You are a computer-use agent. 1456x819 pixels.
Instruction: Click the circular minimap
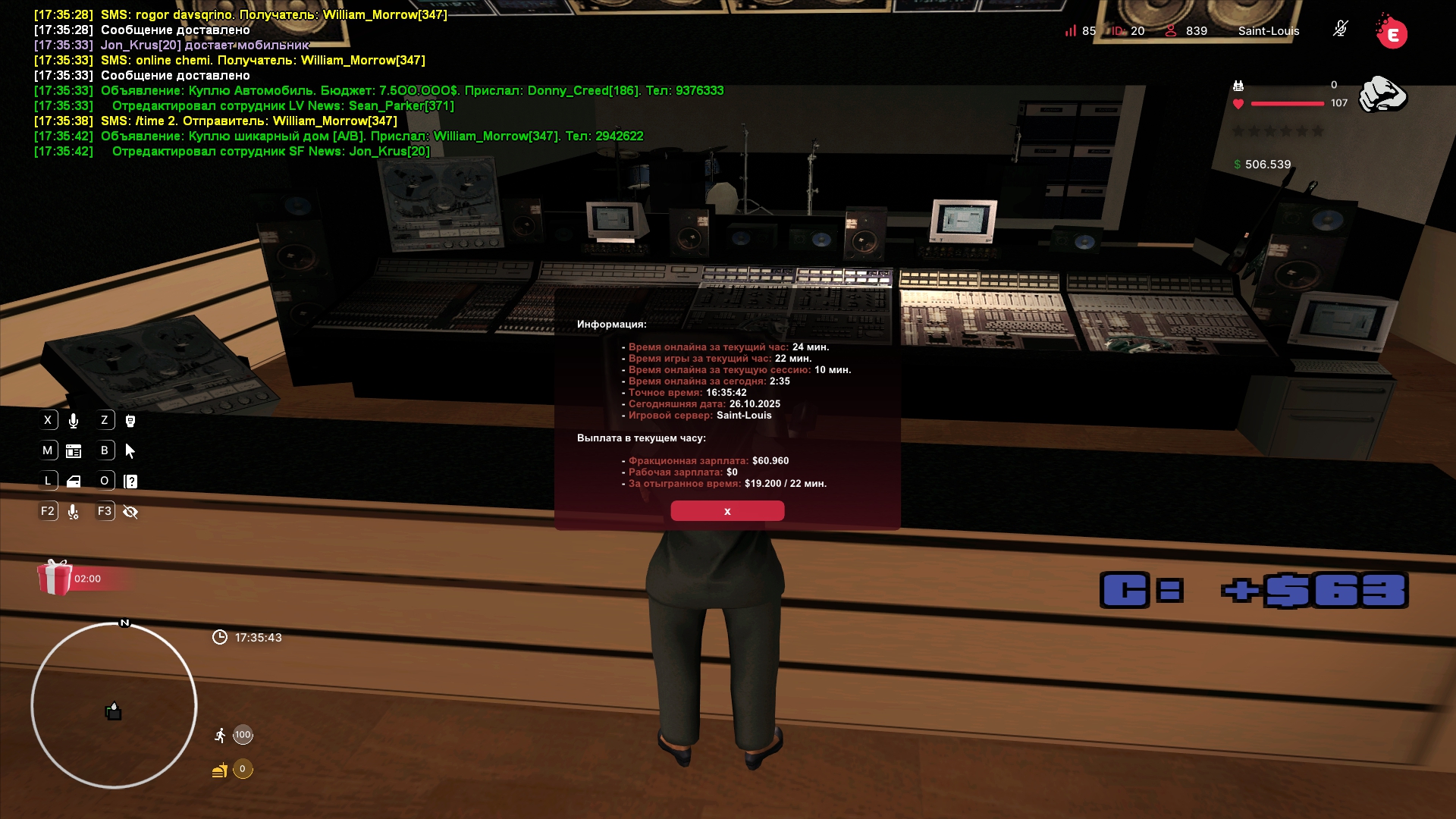[114, 705]
